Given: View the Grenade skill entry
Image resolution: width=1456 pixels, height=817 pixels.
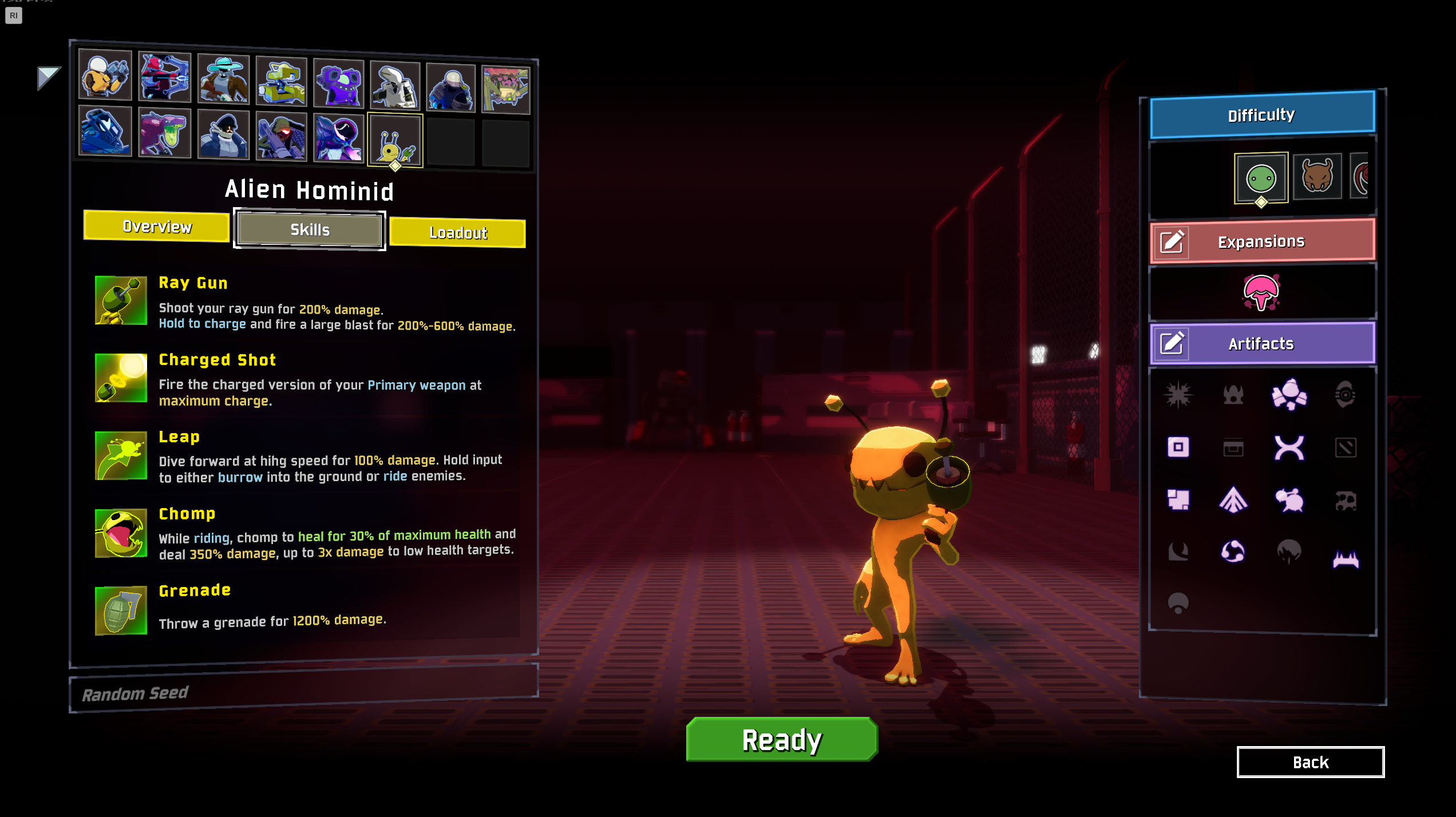Looking at the screenshot, I should tap(195, 591).
